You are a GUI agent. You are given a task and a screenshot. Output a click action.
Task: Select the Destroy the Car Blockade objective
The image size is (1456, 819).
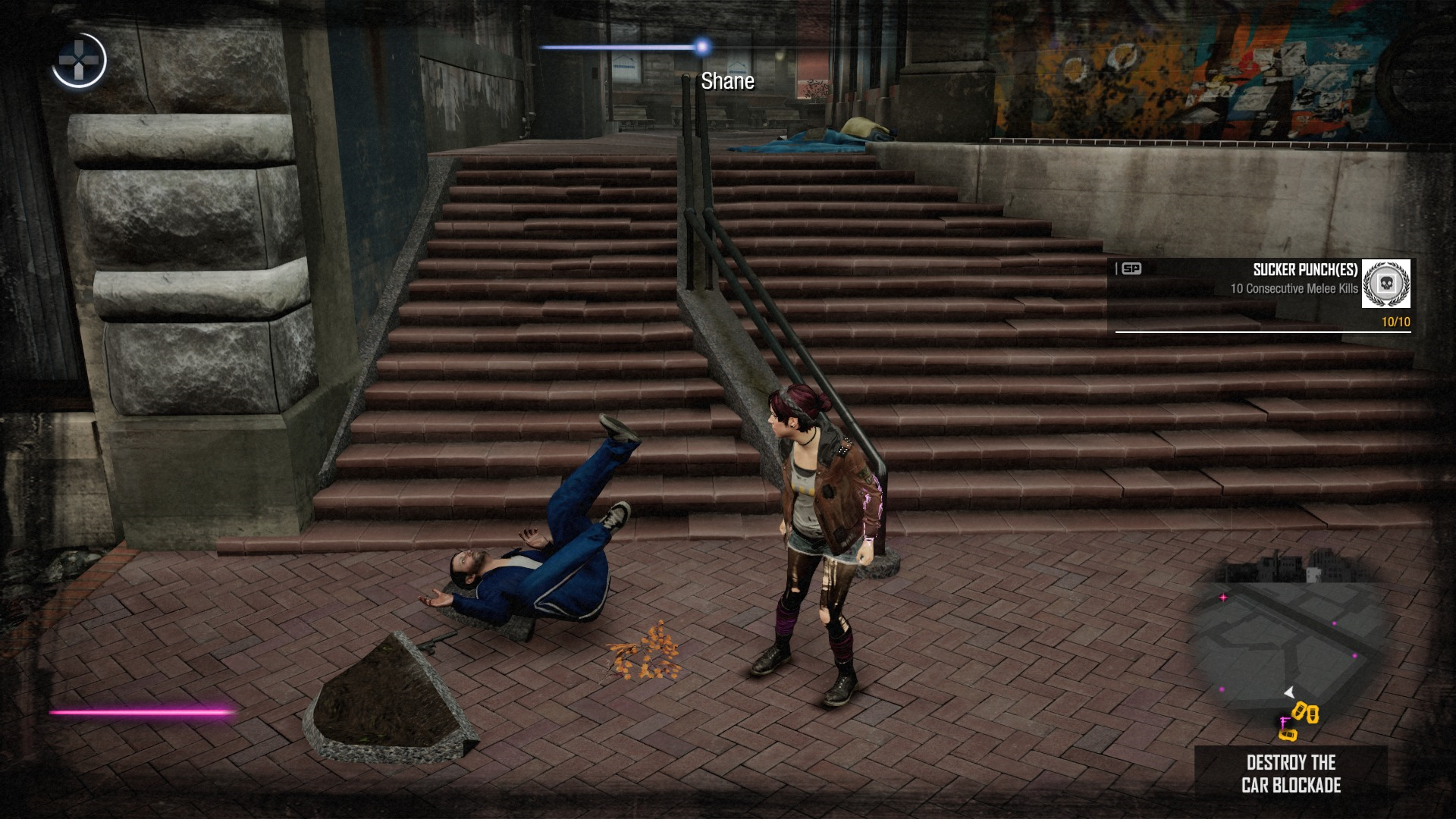tap(1291, 773)
